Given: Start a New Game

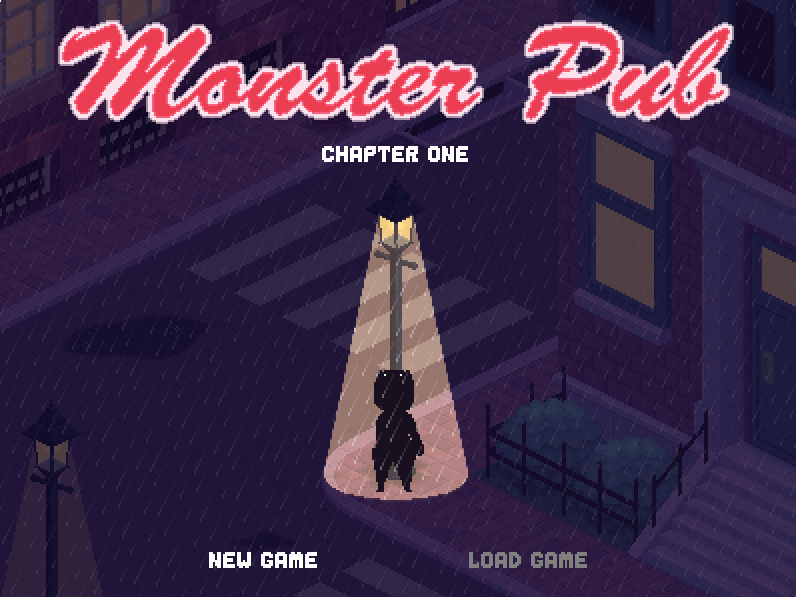Looking at the screenshot, I should [263, 560].
